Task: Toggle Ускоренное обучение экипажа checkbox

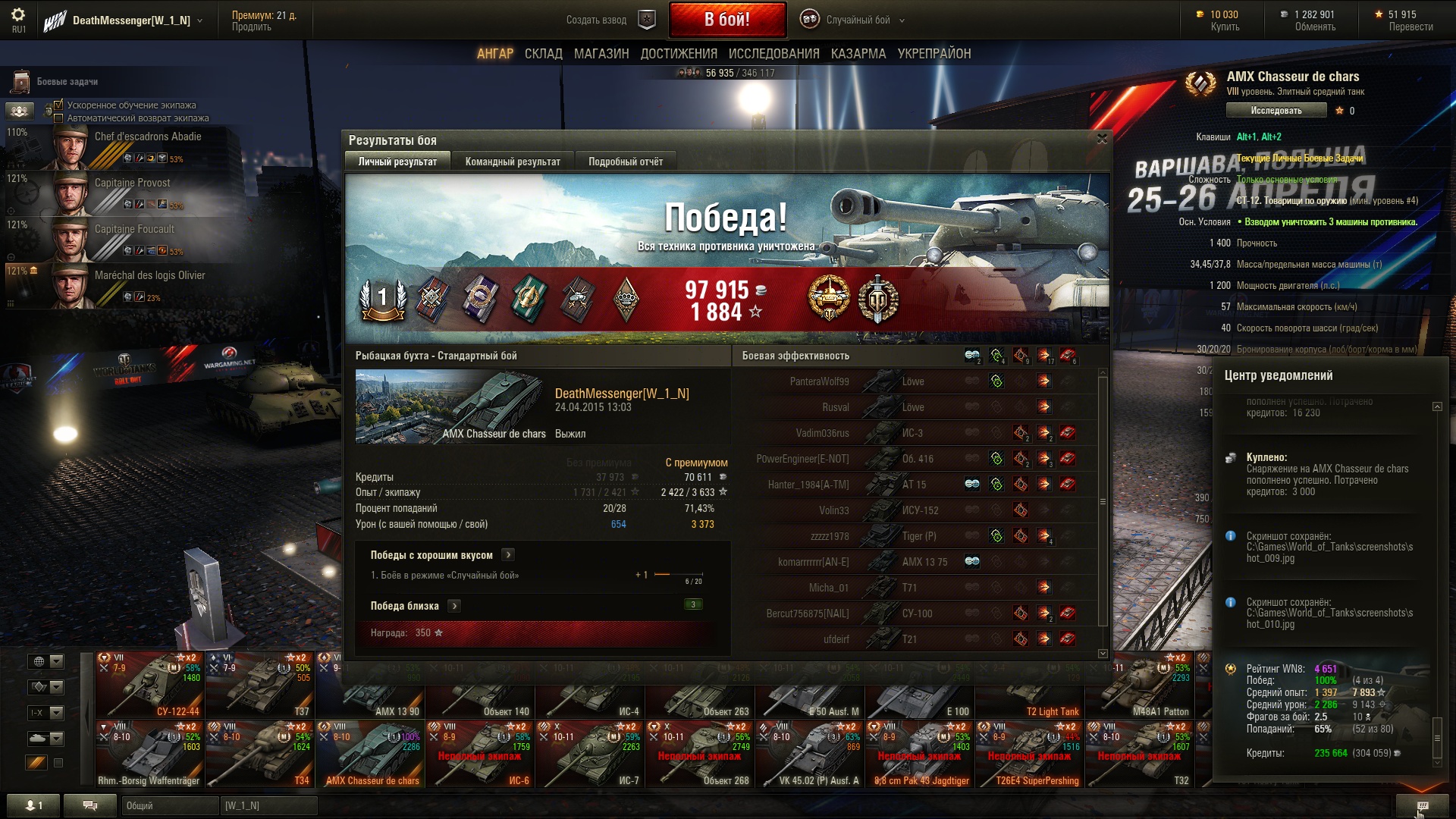Action: pos(58,105)
